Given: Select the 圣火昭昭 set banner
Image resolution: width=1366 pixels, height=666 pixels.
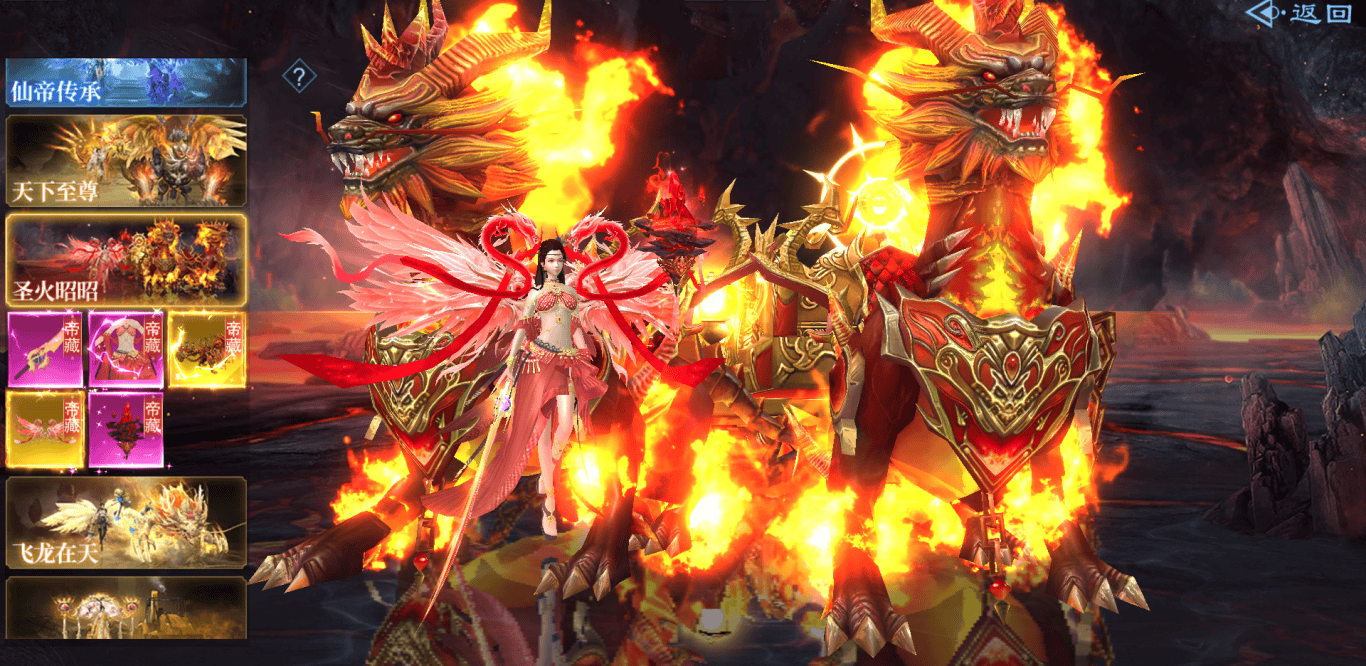Looking at the screenshot, I should [x=126, y=259].
